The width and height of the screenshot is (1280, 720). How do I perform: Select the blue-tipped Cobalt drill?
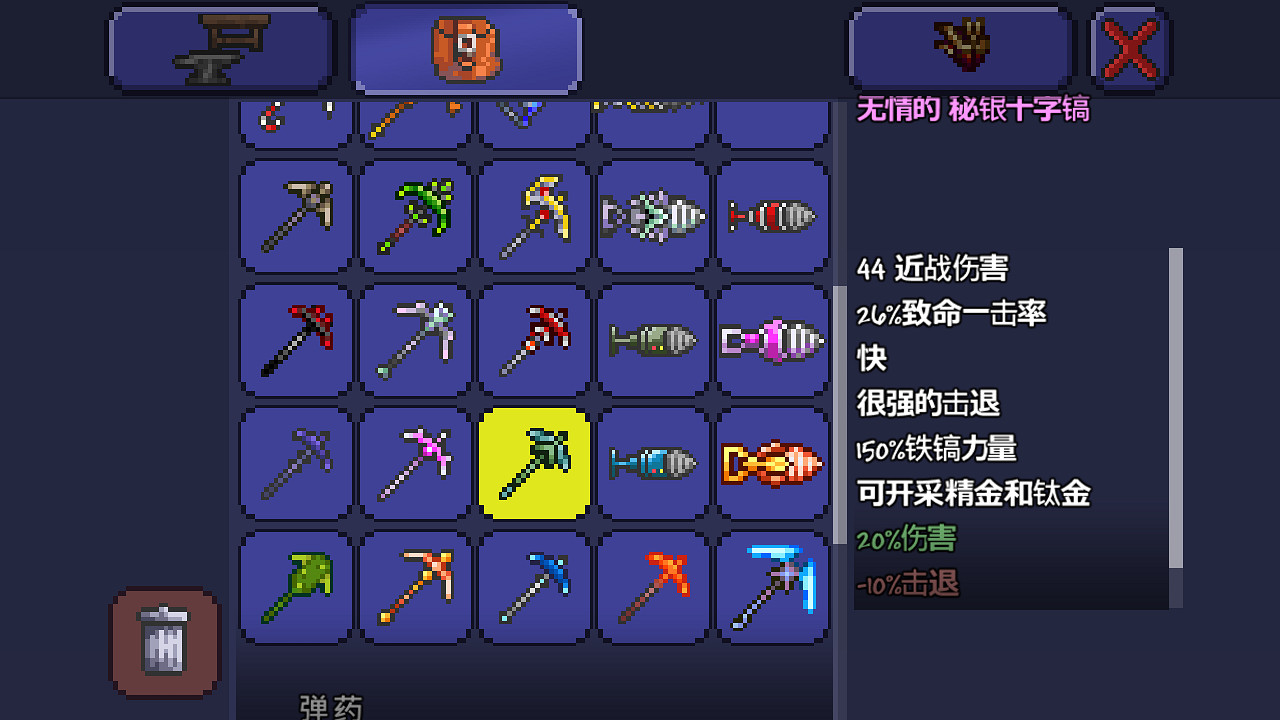point(653,463)
